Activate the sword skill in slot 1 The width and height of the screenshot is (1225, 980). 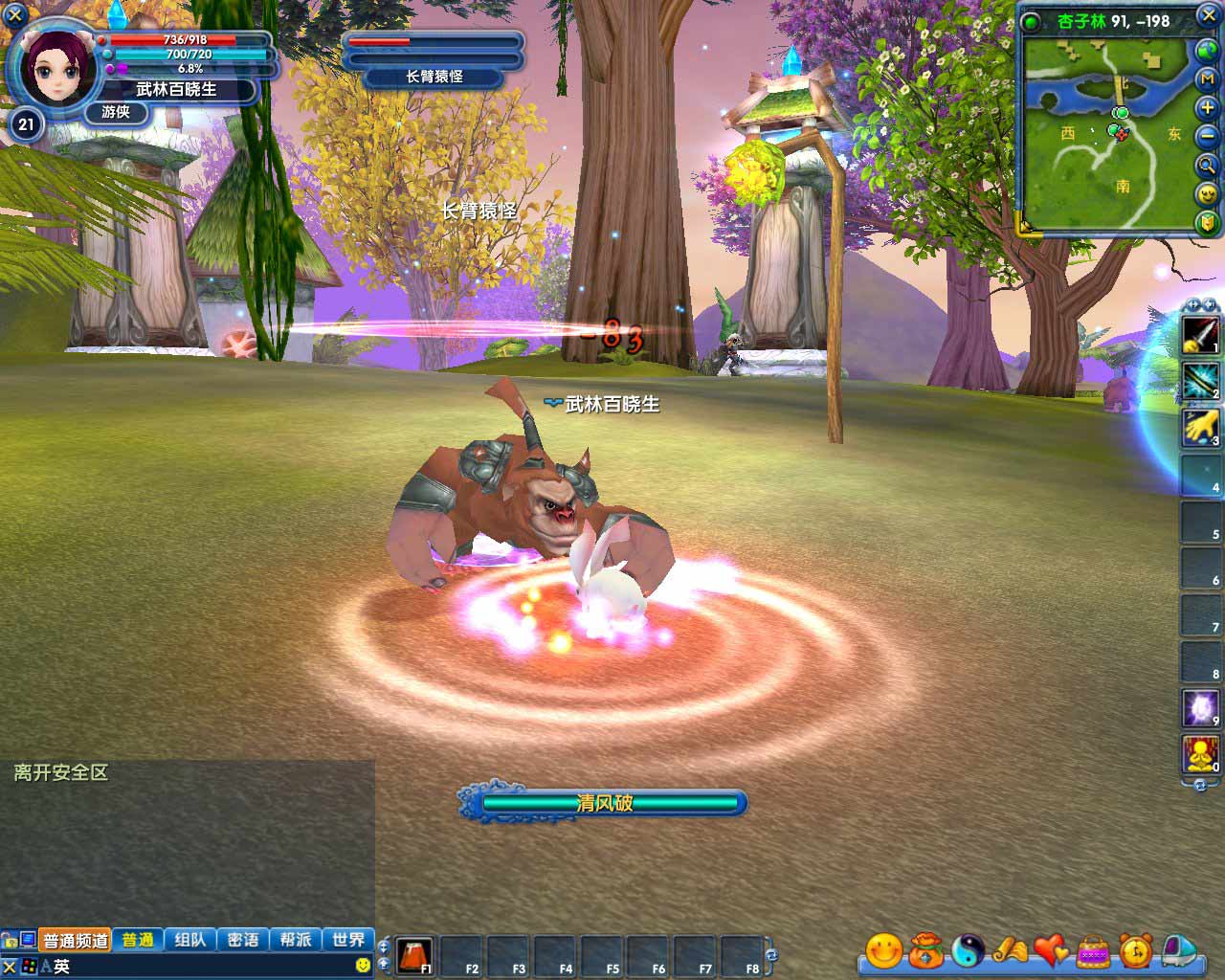pyautogui.click(x=1200, y=334)
